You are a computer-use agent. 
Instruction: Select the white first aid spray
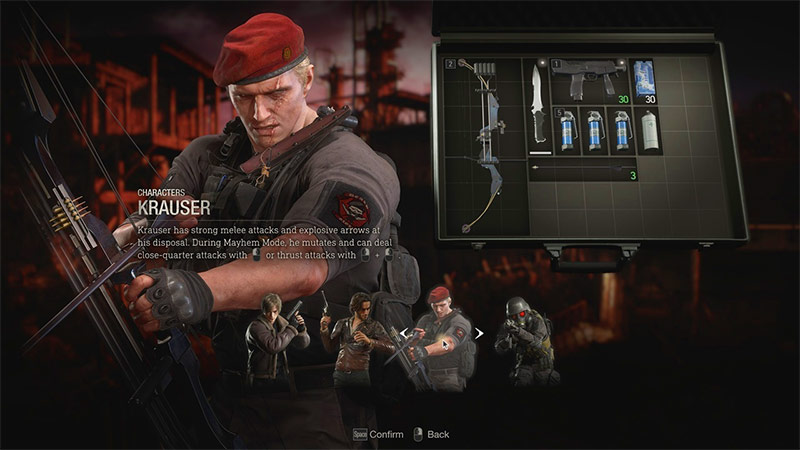pyautogui.click(x=650, y=131)
